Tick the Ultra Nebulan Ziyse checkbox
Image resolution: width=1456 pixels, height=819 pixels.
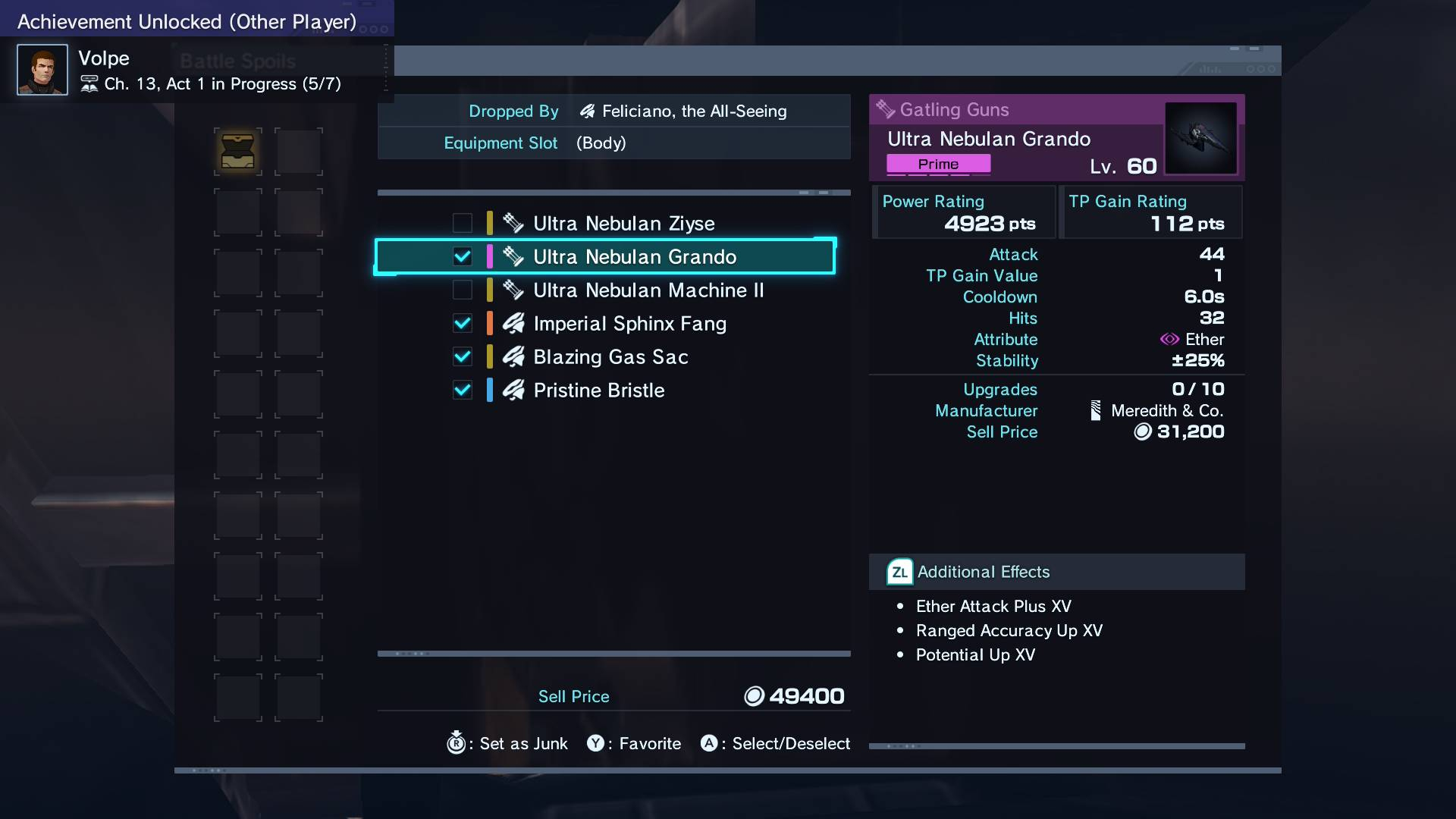click(x=463, y=224)
